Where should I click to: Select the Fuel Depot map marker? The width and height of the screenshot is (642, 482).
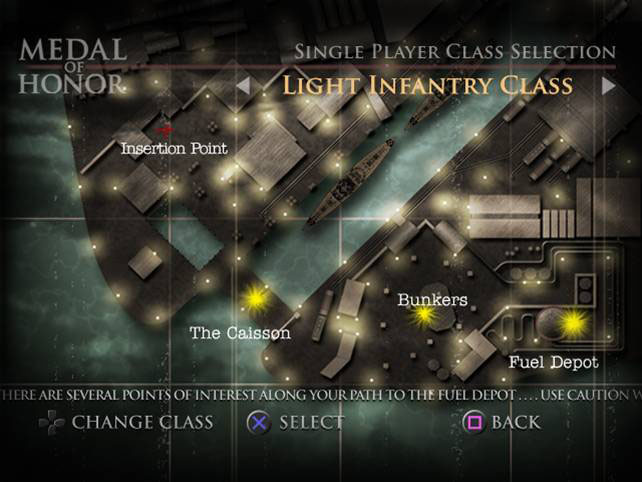click(573, 322)
